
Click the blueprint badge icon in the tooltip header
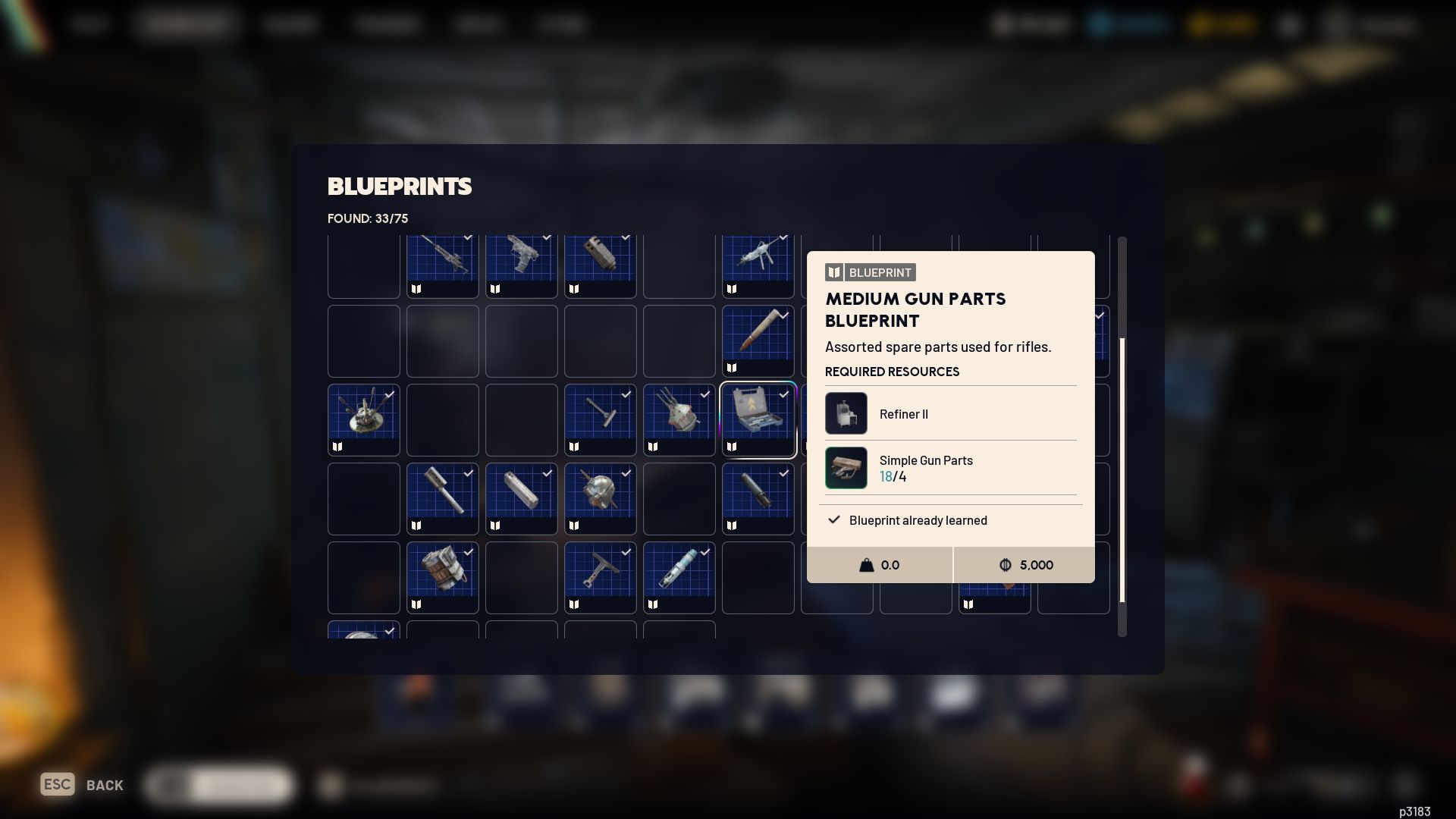833,271
